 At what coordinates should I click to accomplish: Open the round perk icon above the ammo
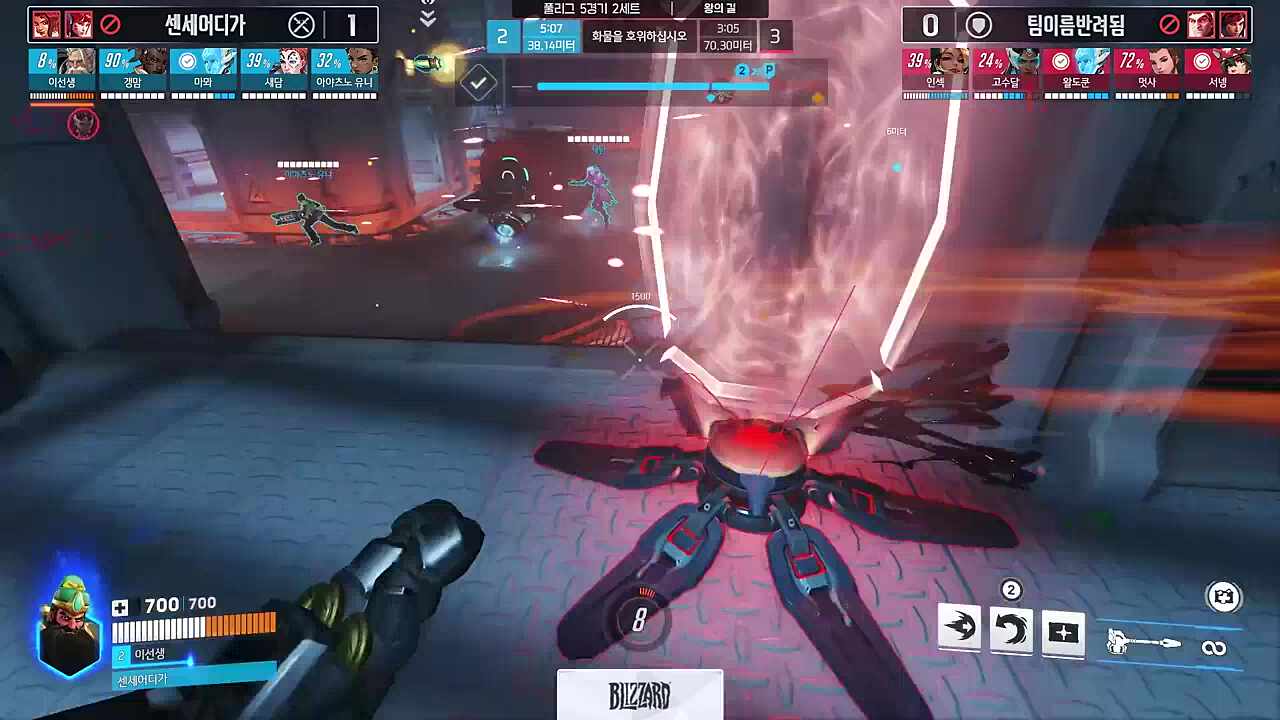pos(1223,598)
